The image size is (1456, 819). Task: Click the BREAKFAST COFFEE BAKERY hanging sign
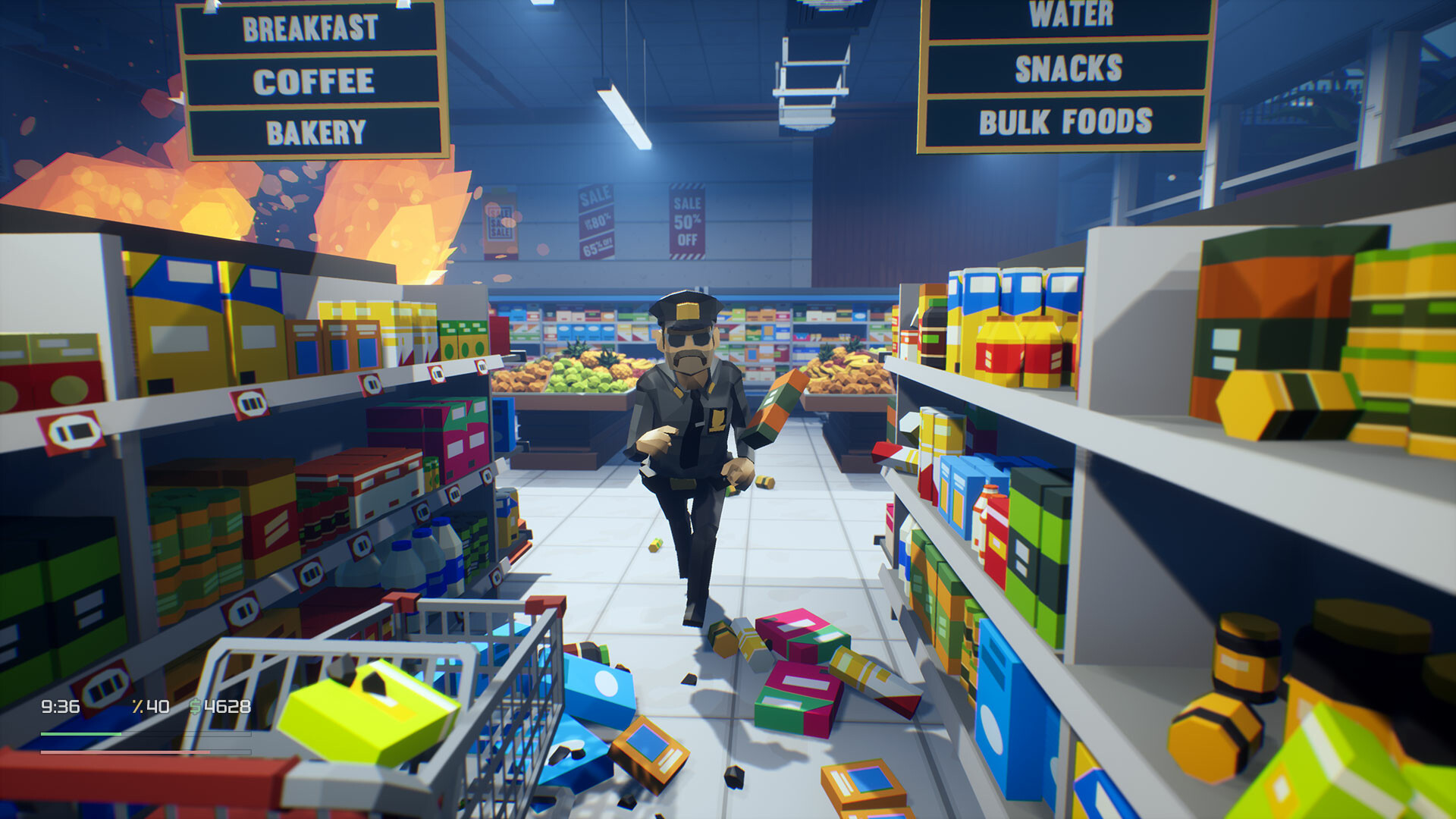pyautogui.click(x=314, y=76)
